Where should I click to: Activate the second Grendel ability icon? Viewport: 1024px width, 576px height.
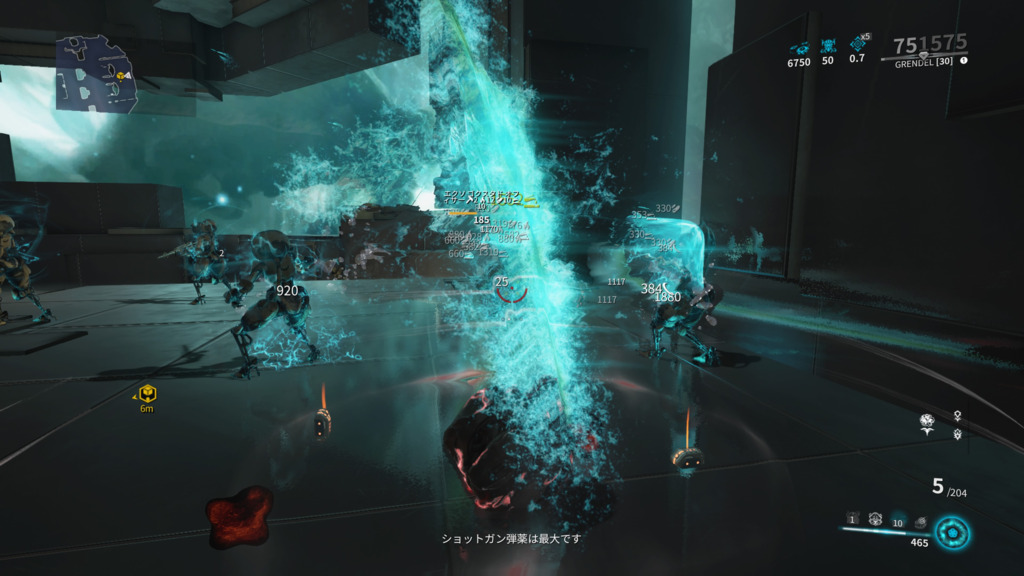(875, 519)
